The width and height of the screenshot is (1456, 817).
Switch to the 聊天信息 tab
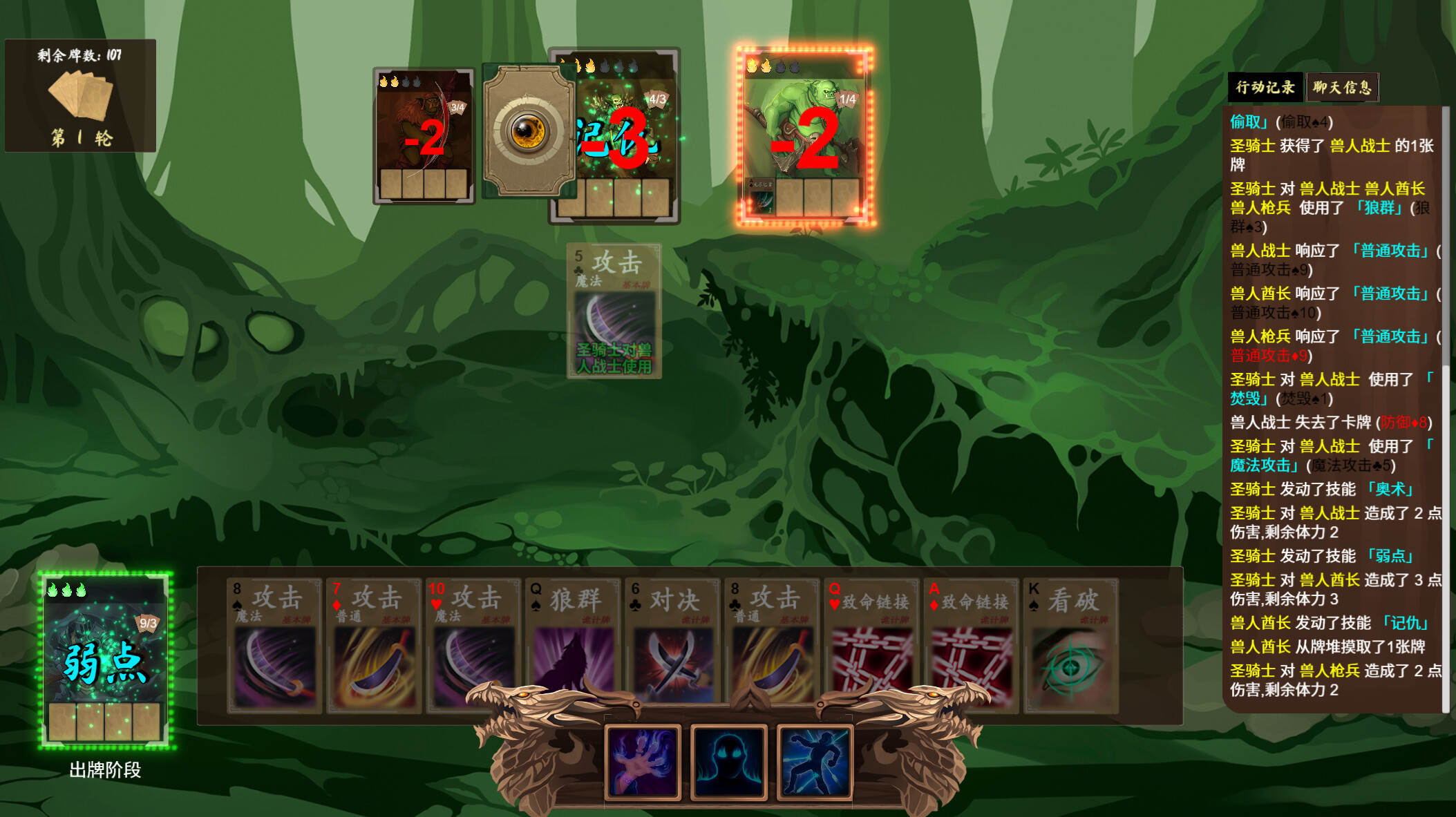click(x=1341, y=87)
